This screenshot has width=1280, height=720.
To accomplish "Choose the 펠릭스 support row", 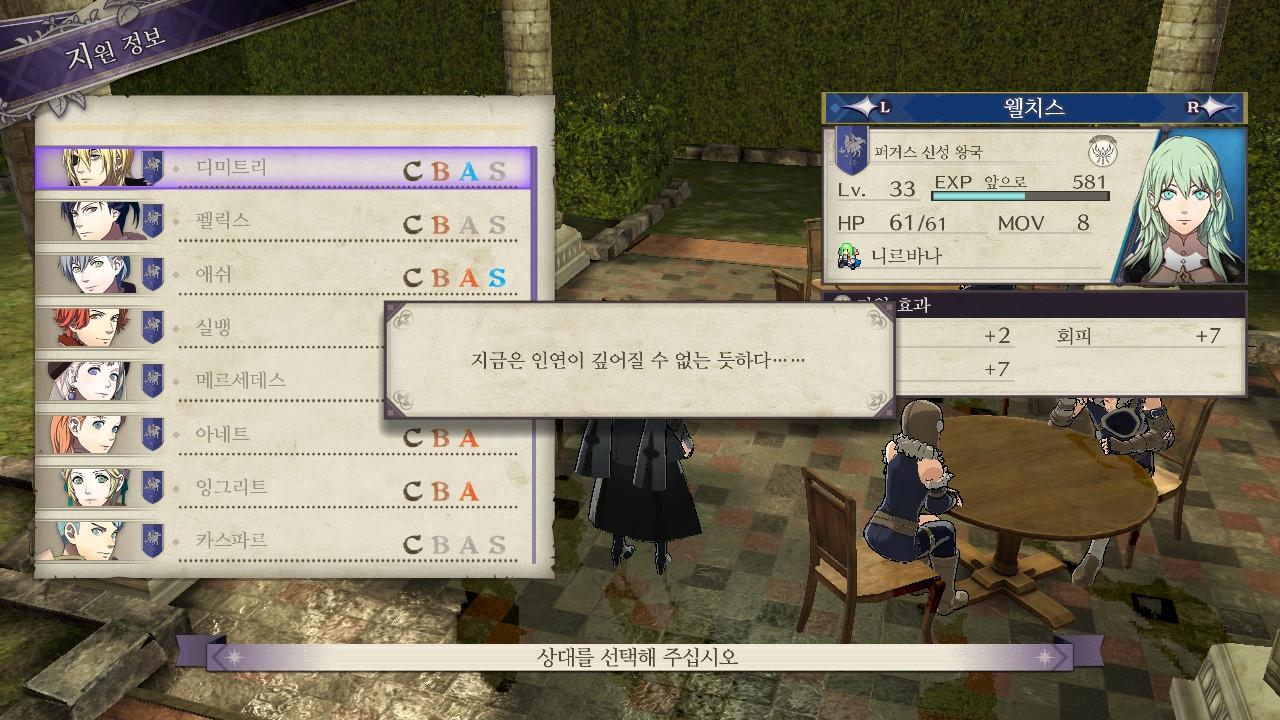I will tap(285, 222).
